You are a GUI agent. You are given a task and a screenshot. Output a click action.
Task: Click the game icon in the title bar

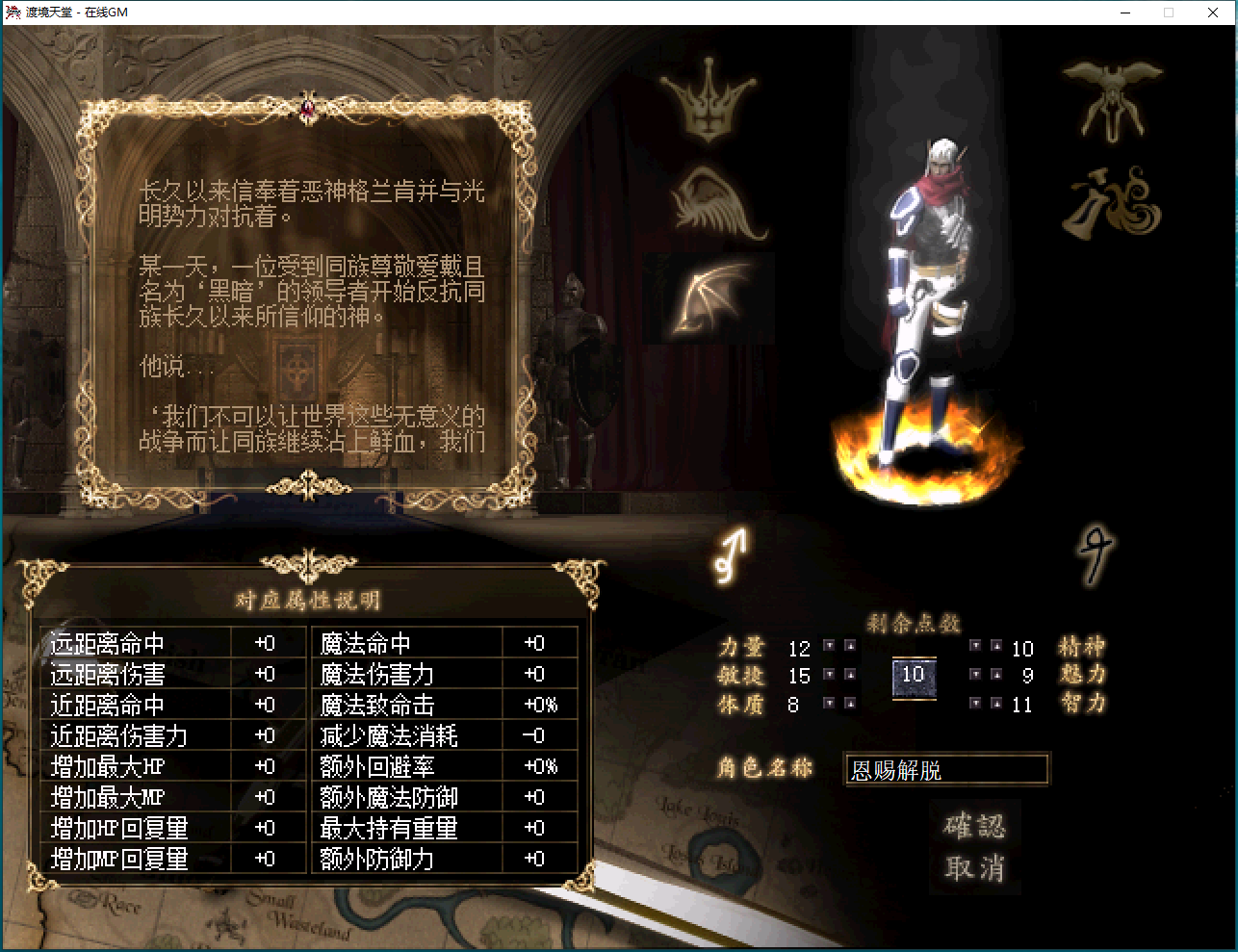[x=13, y=12]
